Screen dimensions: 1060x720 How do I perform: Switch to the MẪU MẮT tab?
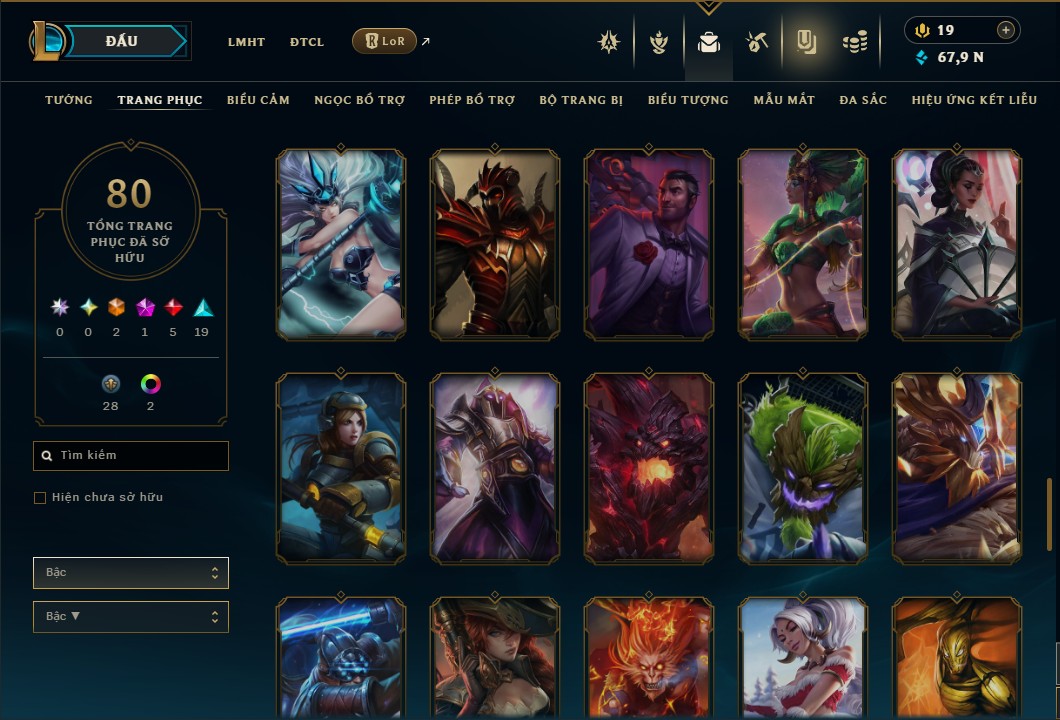784,100
